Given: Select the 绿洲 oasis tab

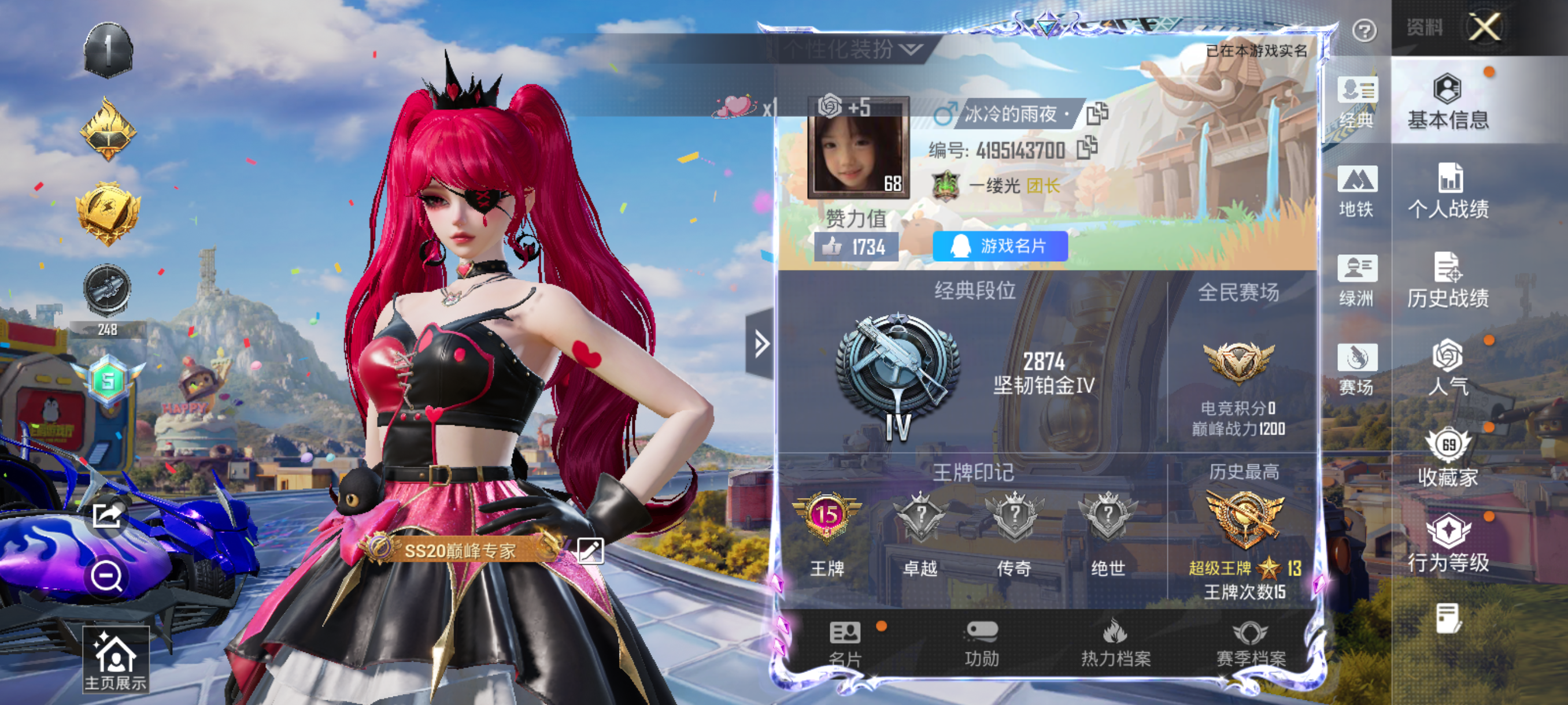Looking at the screenshot, I should [1356, 280].
